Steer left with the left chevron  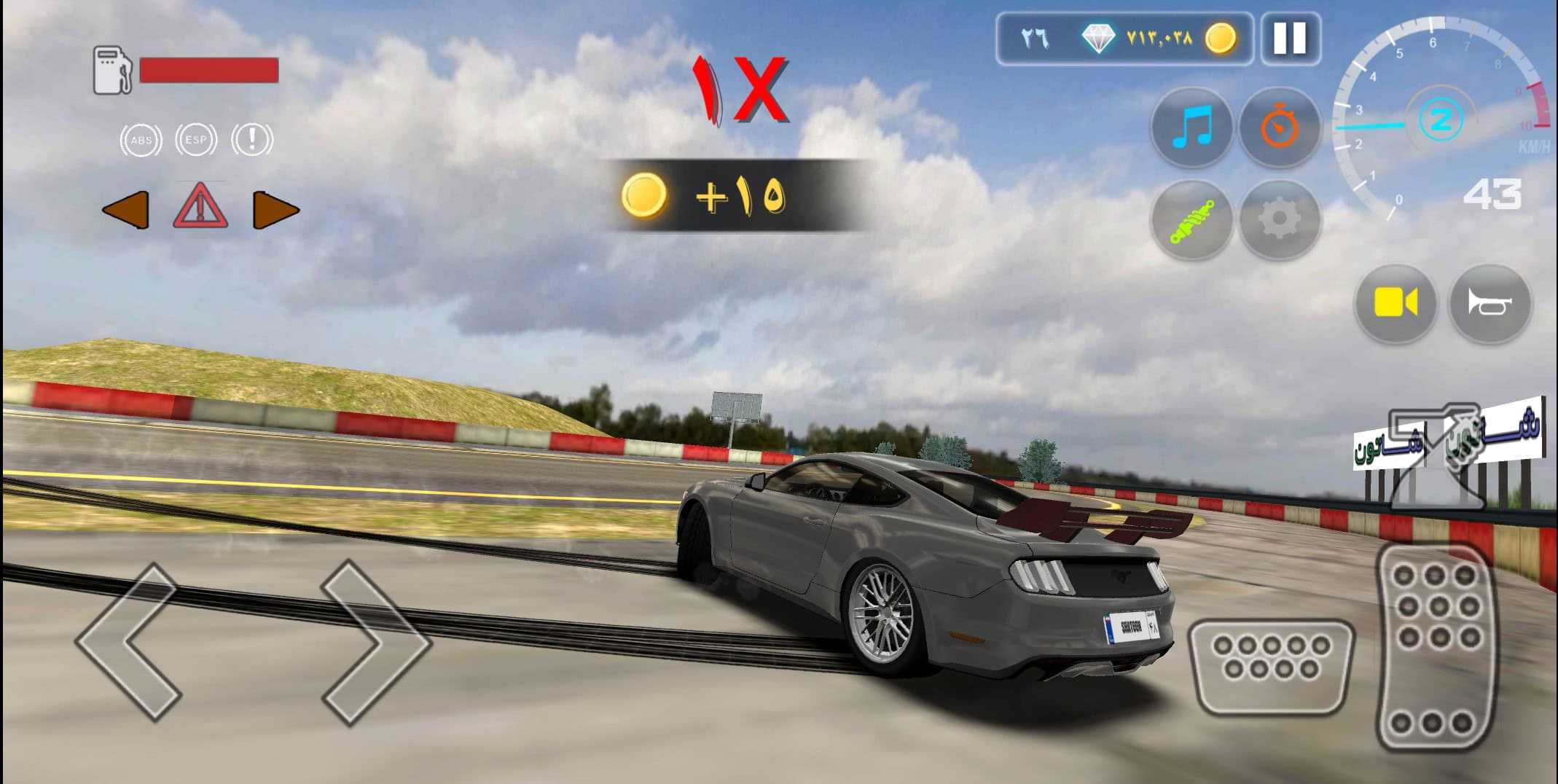pyautogui.click(x=130, y=641)
